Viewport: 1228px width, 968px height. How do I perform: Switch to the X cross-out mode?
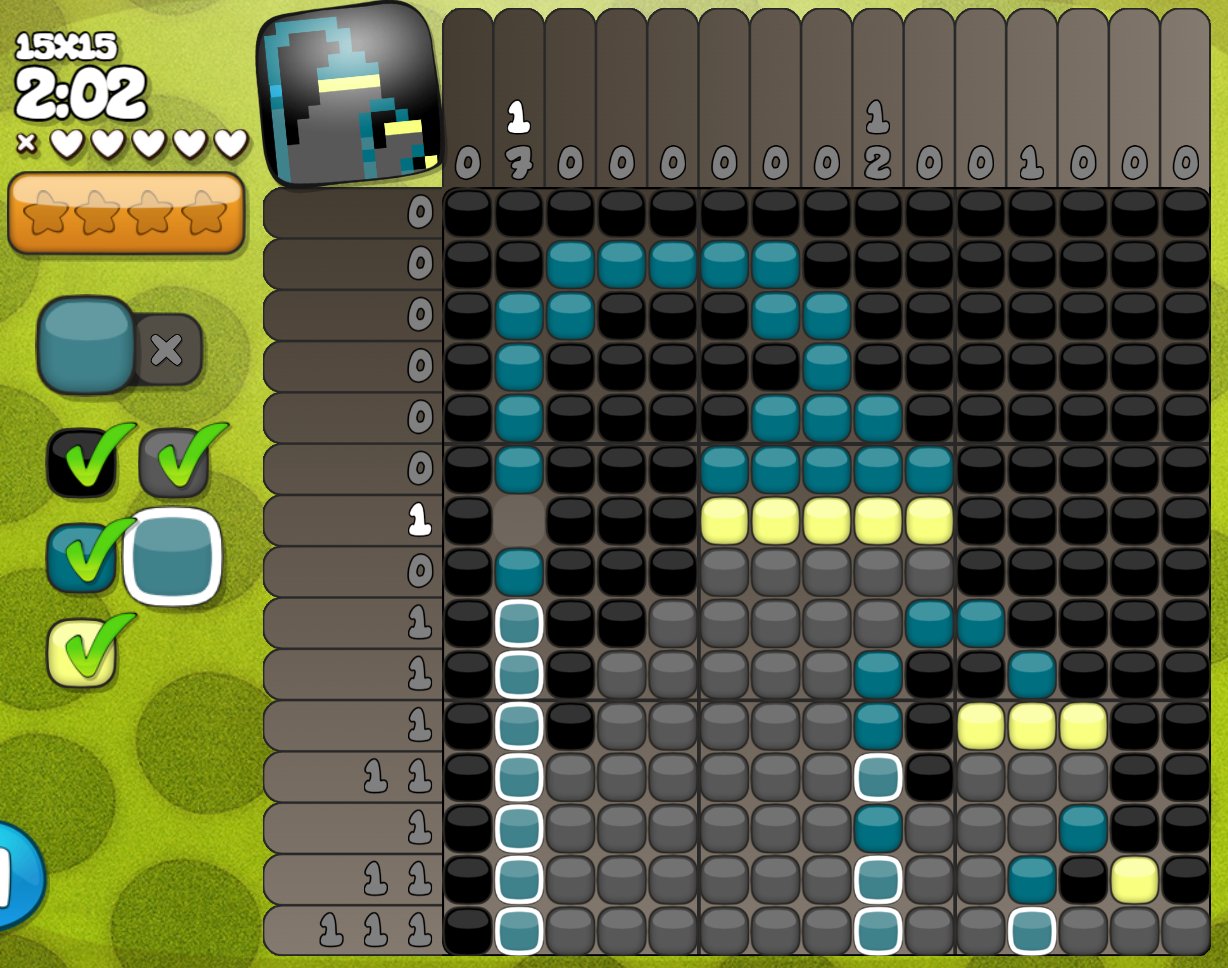[x=166, y=349]
